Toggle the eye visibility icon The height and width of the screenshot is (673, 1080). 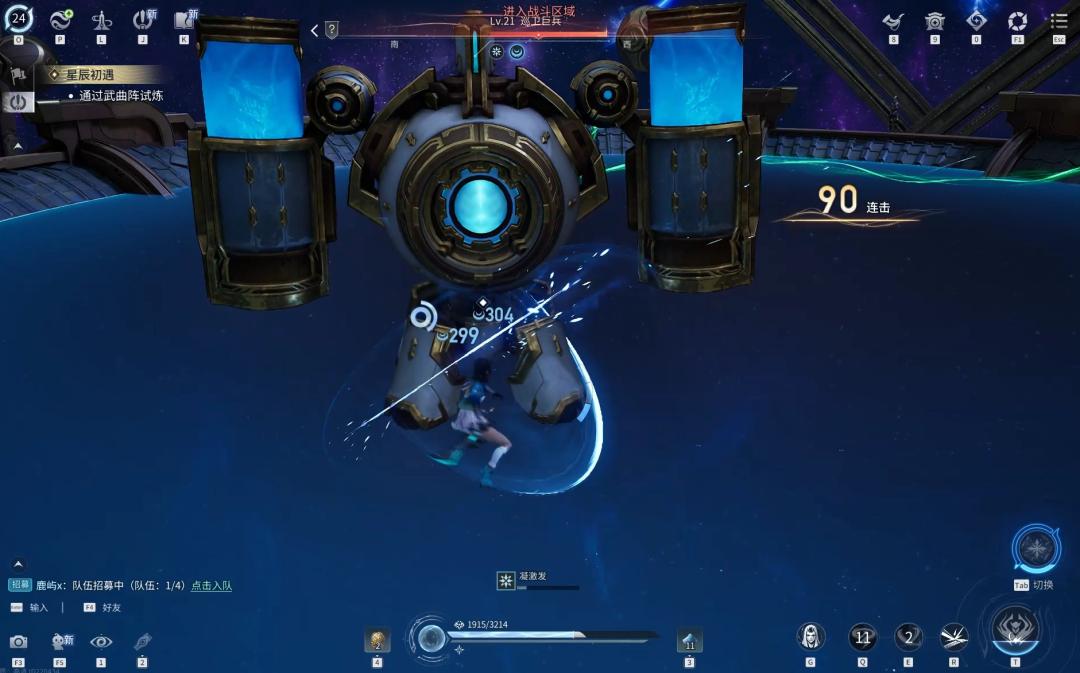click(101, 641)
